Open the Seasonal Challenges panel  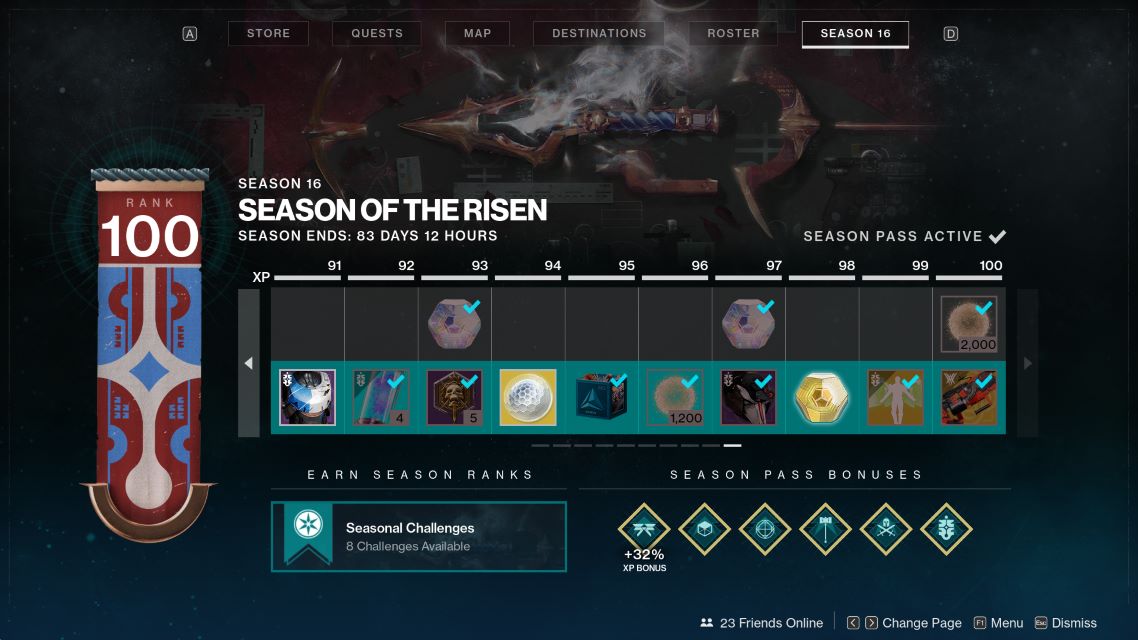(x=418, y=536)
